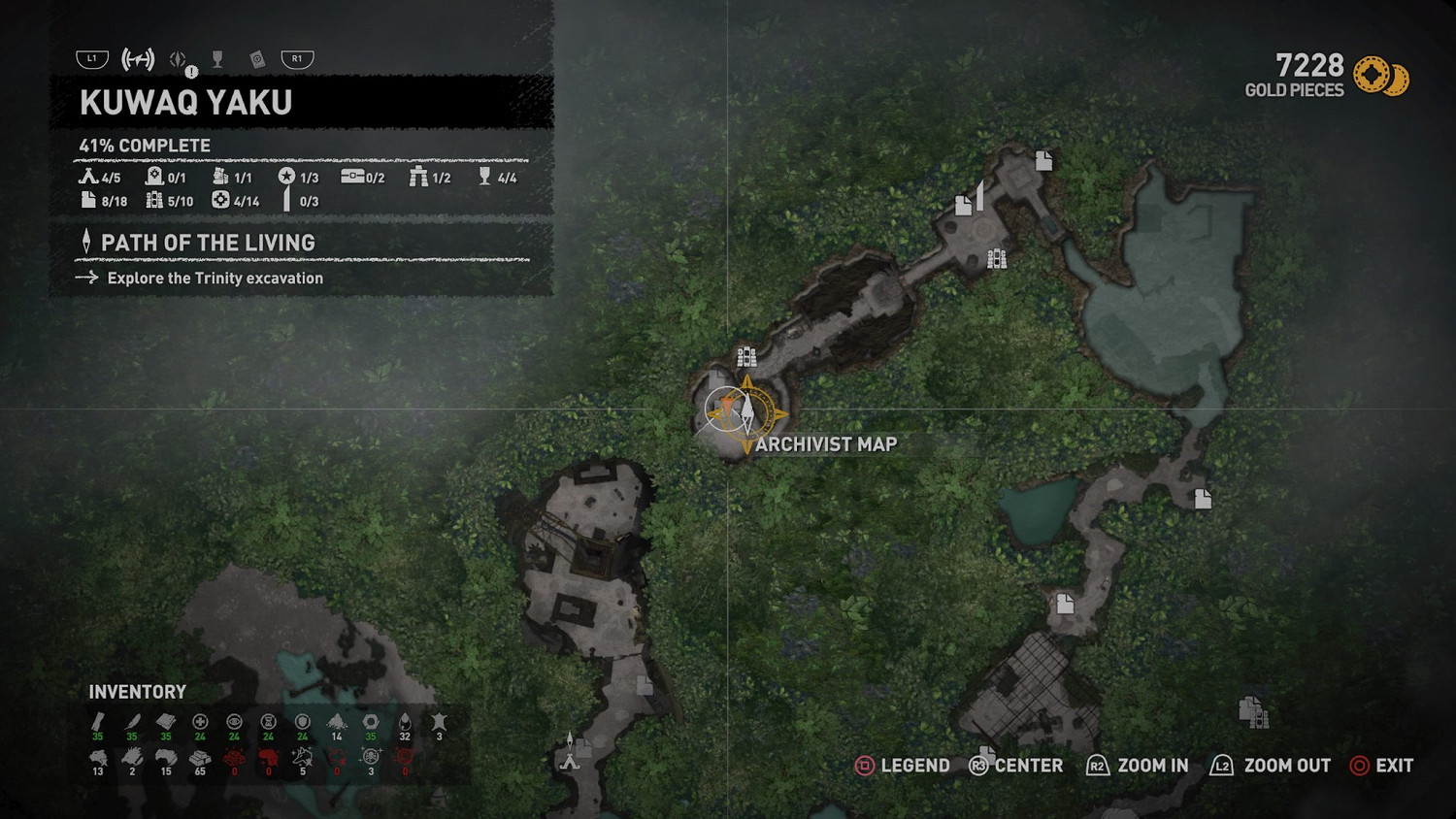This screenshot has height=819, width=1456.
Task: Zoom in on the map
Action: click(x=1138, y=766)
